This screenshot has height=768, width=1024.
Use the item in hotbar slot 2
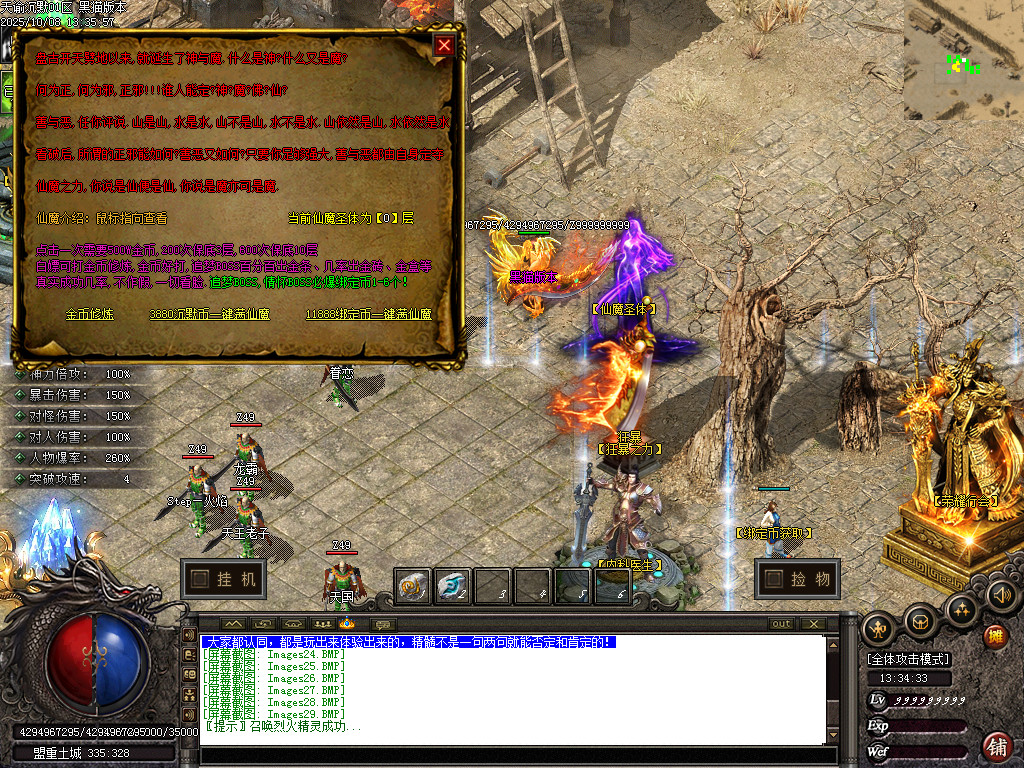452,587
